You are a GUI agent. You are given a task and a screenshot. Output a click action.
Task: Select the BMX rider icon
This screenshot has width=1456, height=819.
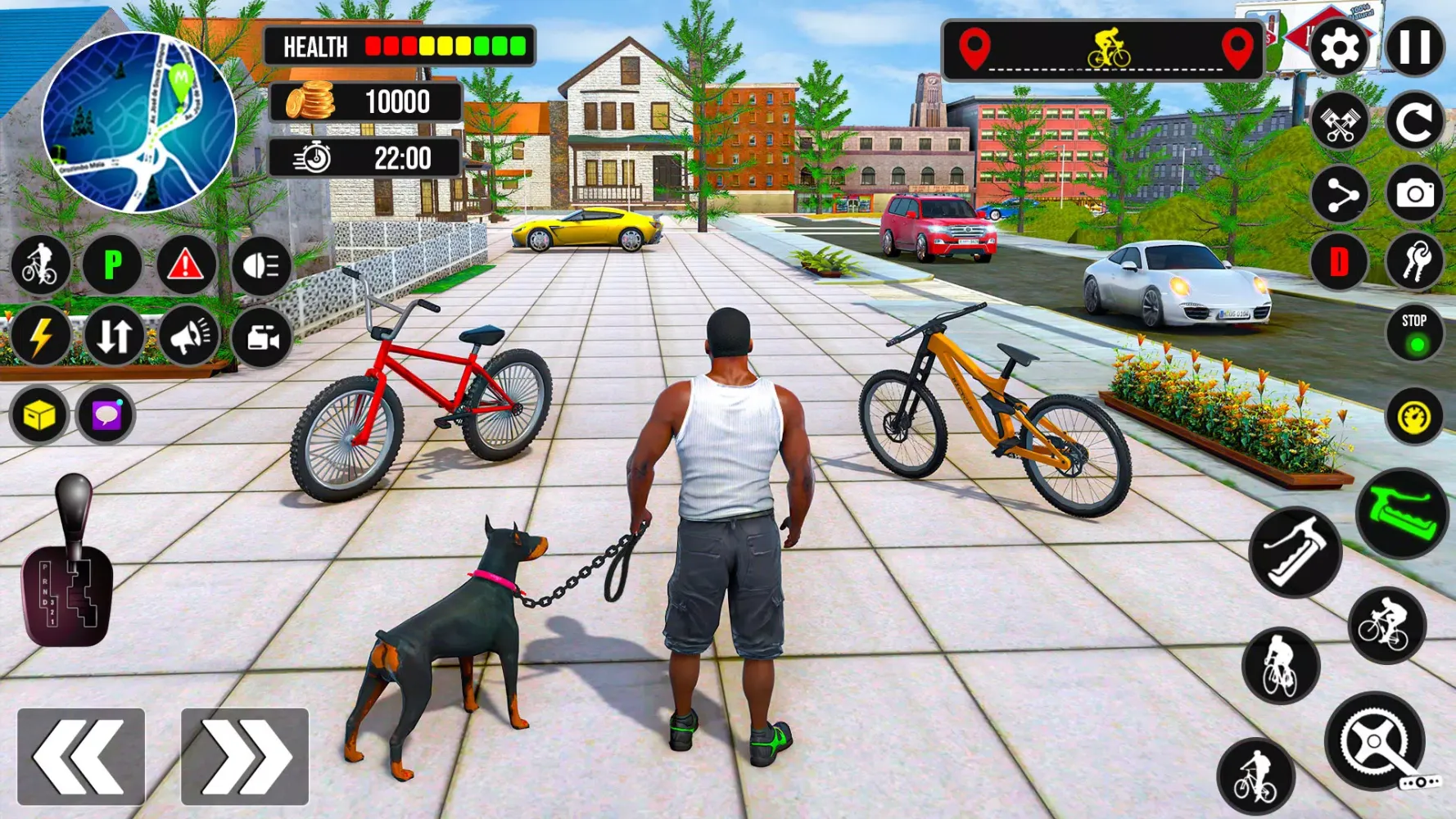click(39, 264)
